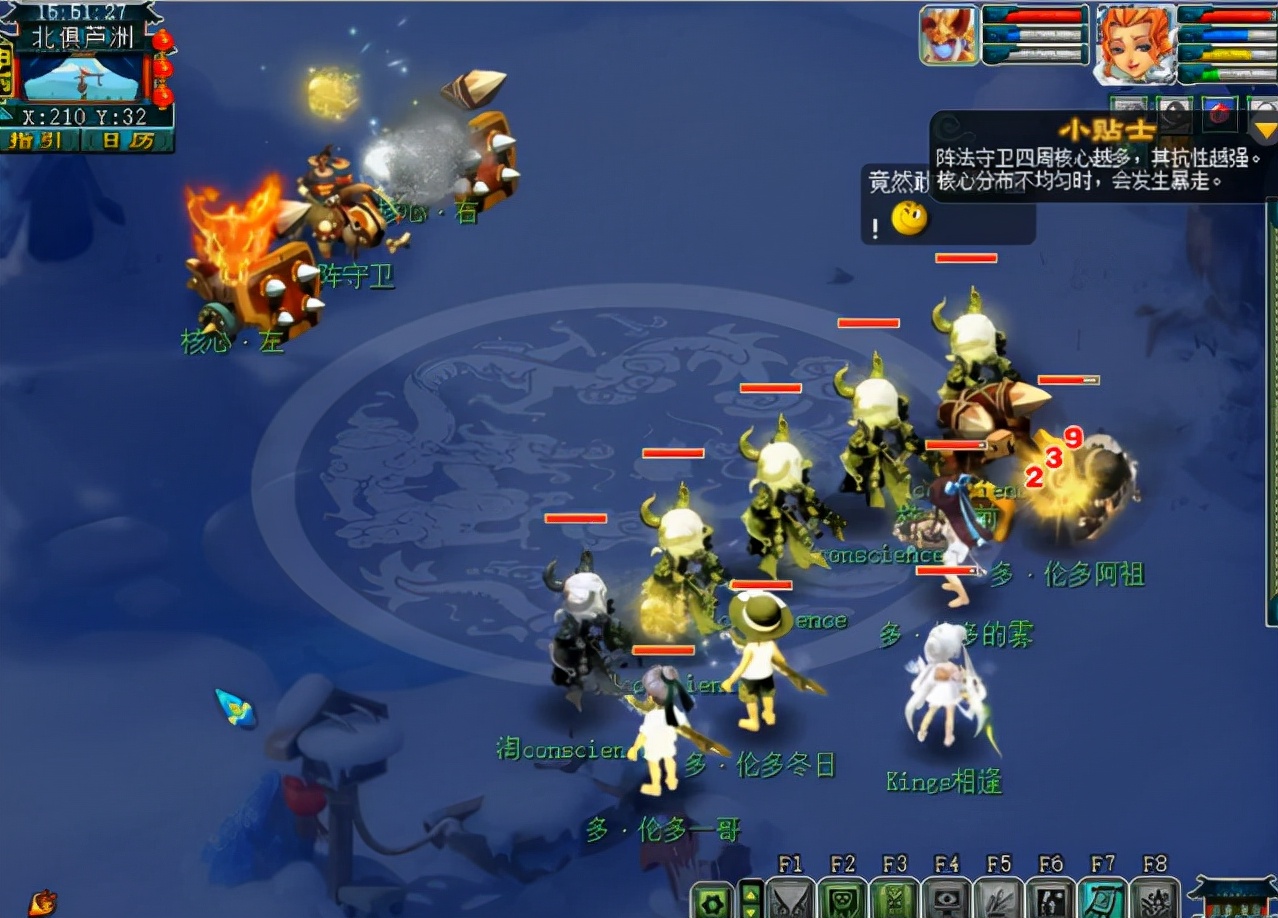Activate the F5 skill slot

click(x=998, y=897)
